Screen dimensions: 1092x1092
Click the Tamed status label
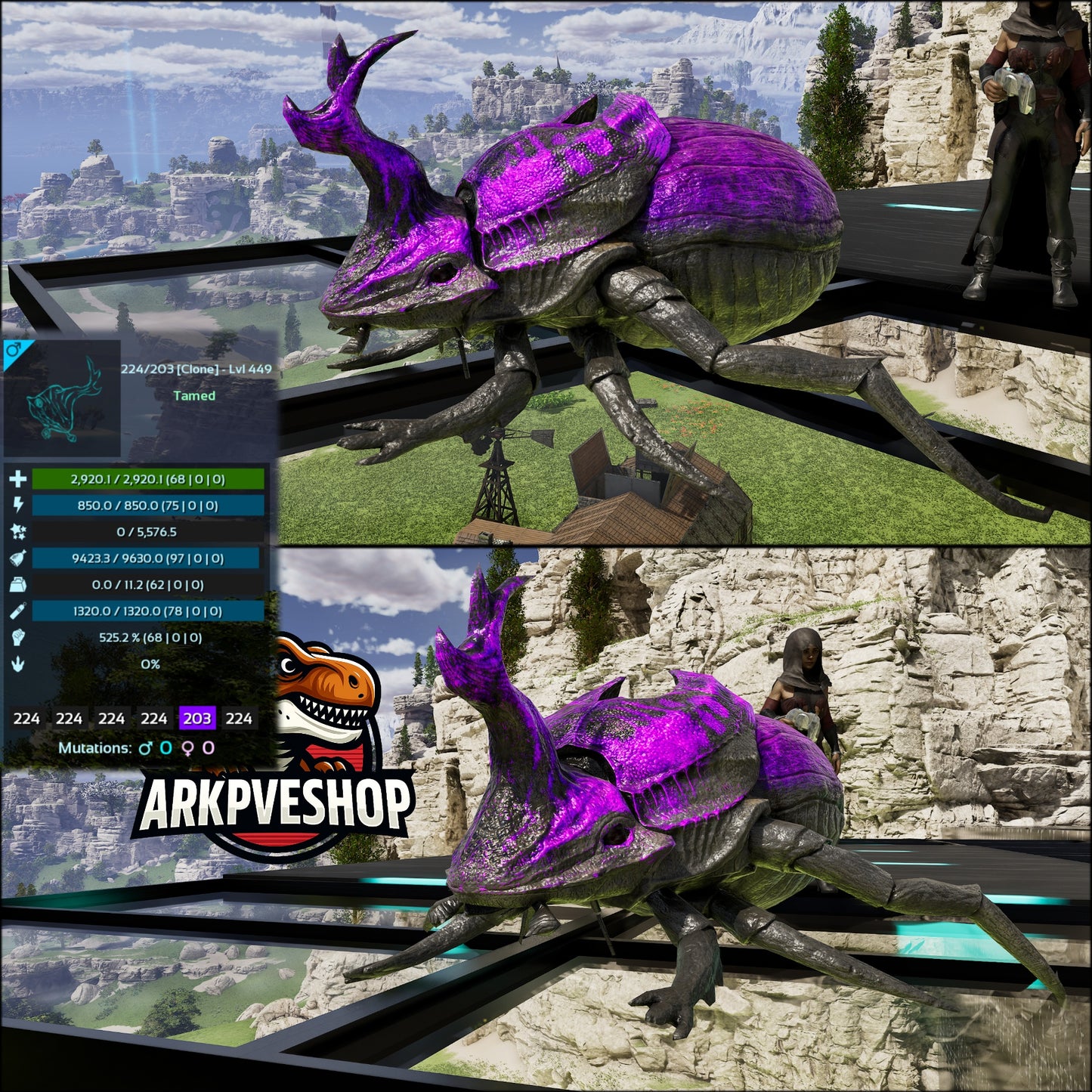[x=194, y=395]
